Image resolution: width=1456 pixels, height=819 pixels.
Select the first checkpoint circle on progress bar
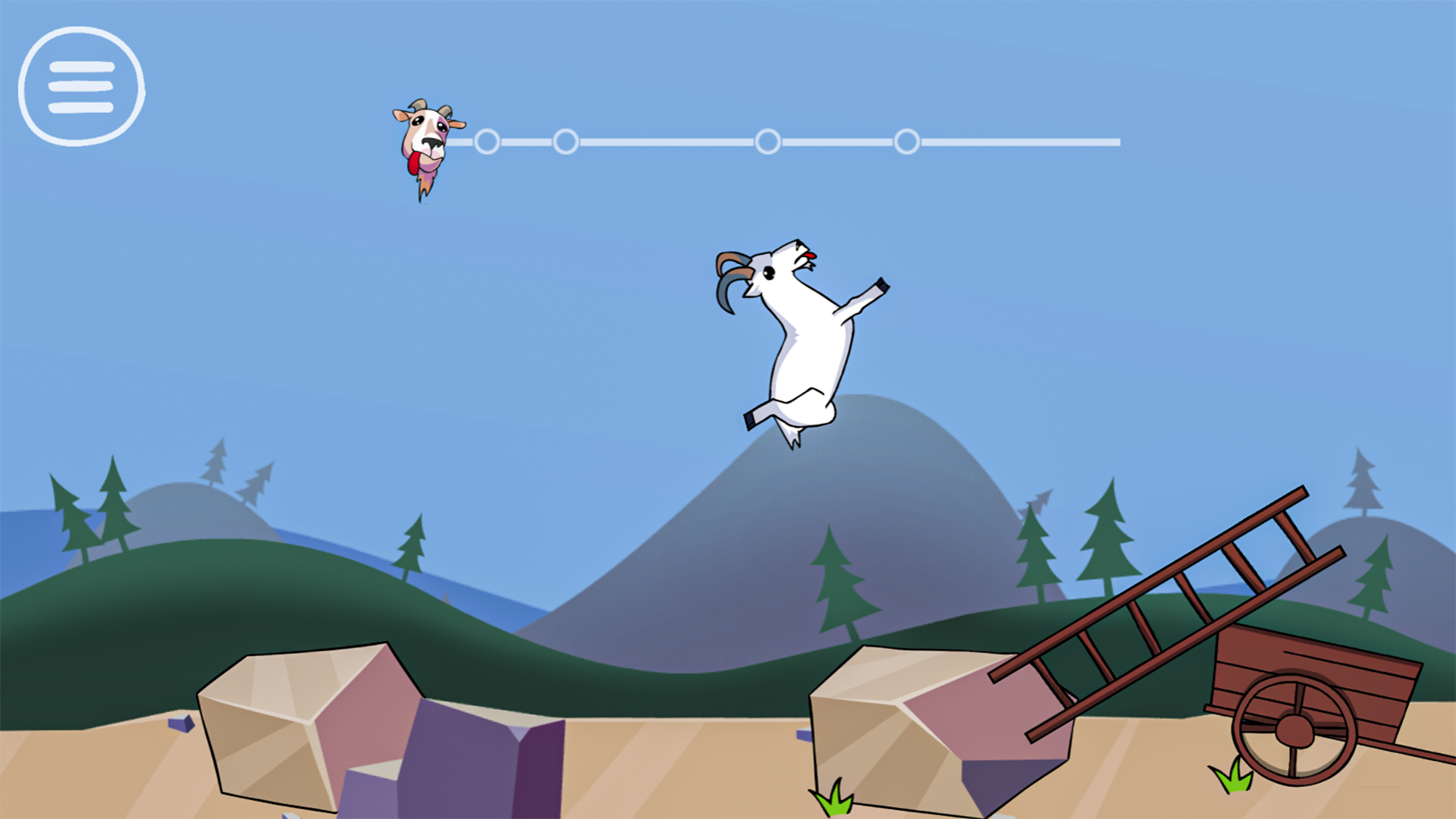pos(488,141)
